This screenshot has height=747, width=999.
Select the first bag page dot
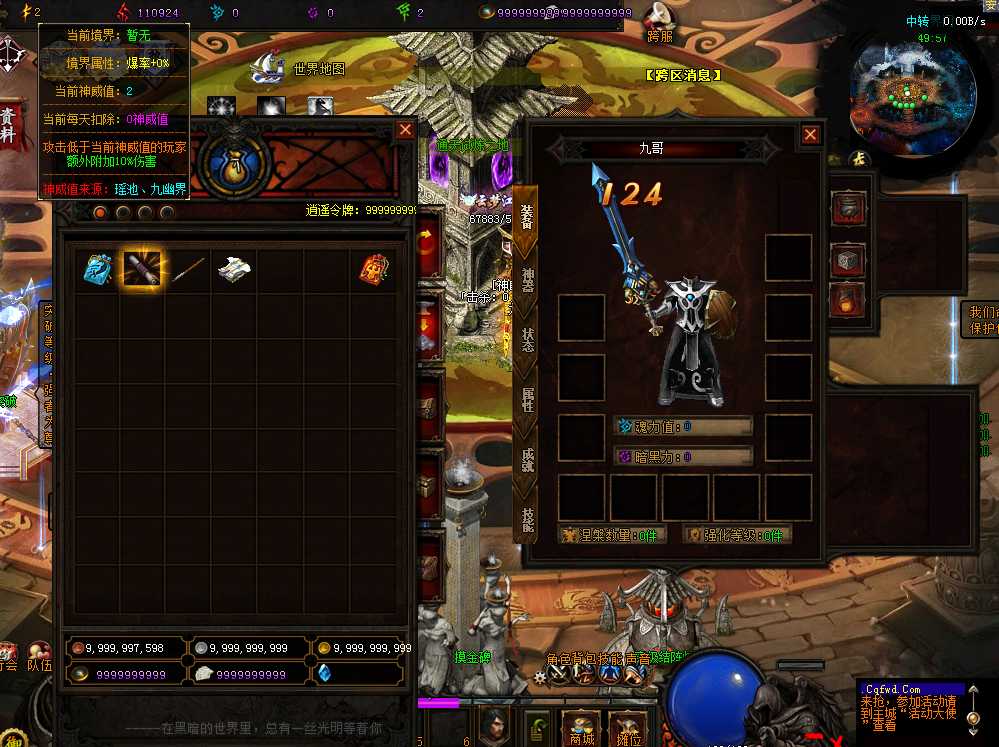100,212
